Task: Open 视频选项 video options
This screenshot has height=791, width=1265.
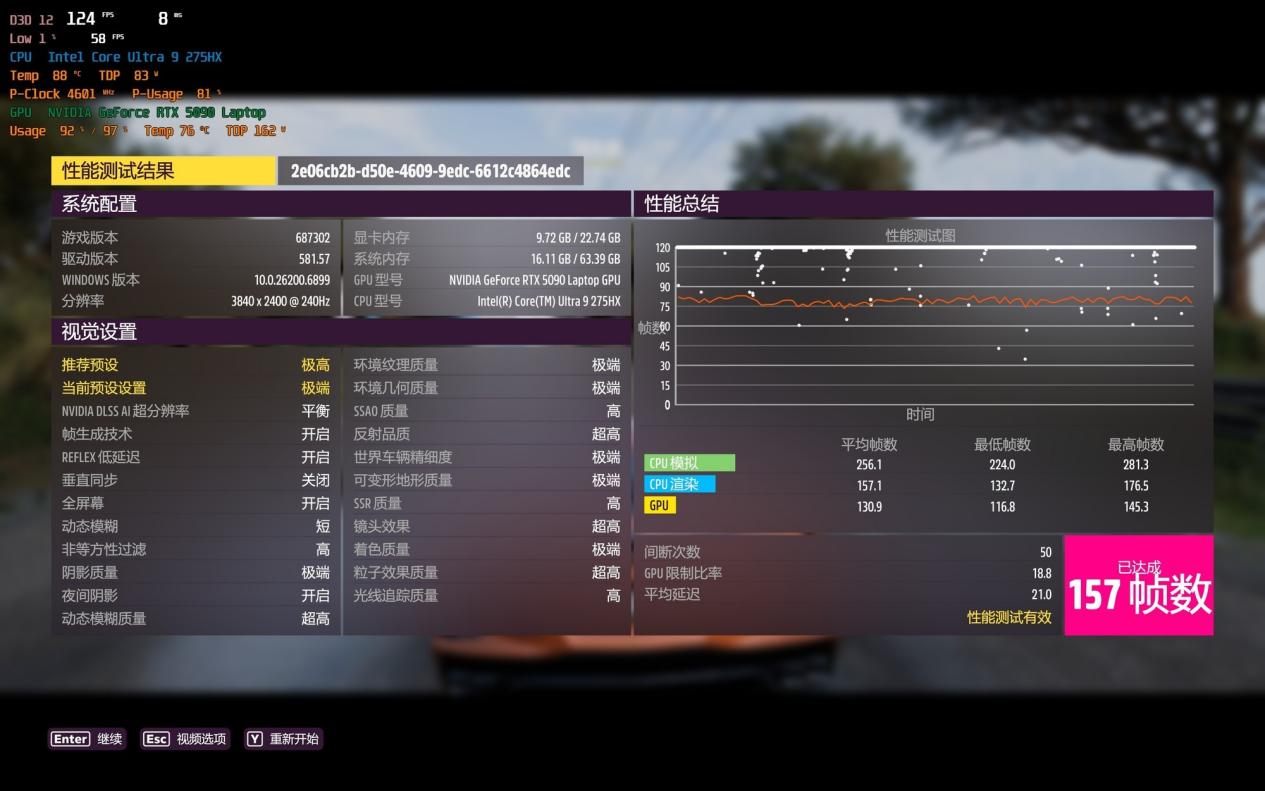Action: (x=186, y=739)
